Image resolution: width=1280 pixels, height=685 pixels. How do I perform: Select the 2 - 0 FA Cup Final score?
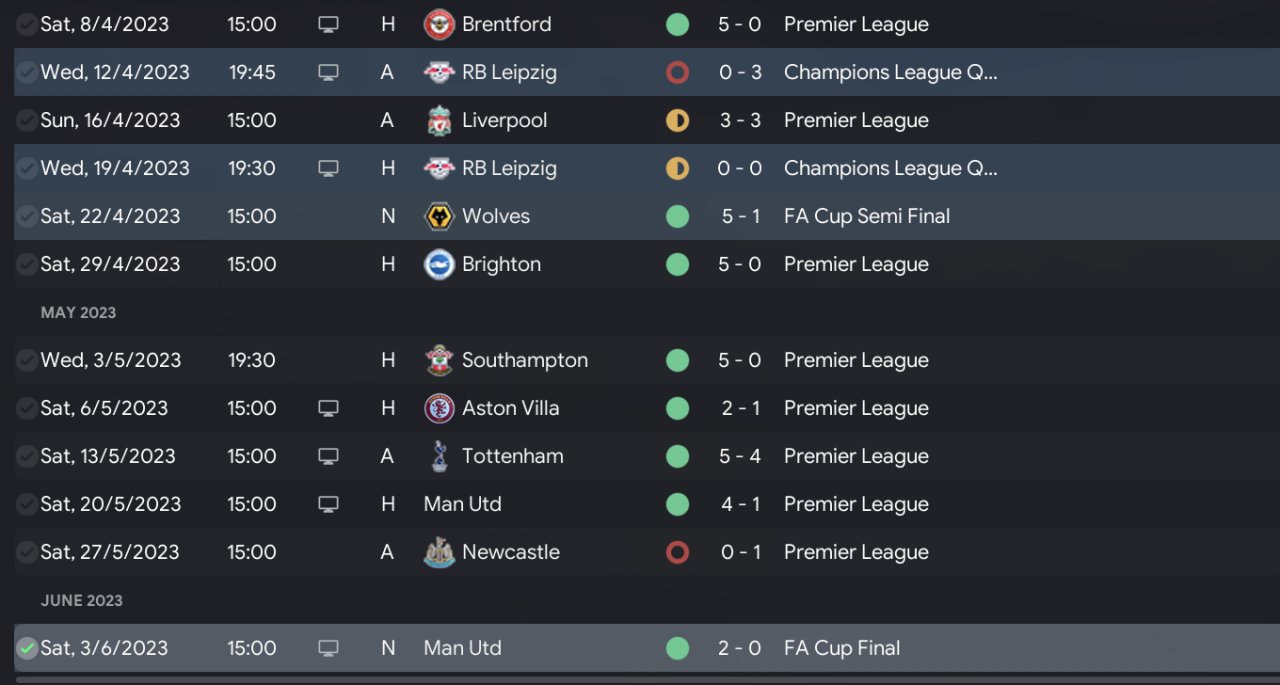click(740, 648)
